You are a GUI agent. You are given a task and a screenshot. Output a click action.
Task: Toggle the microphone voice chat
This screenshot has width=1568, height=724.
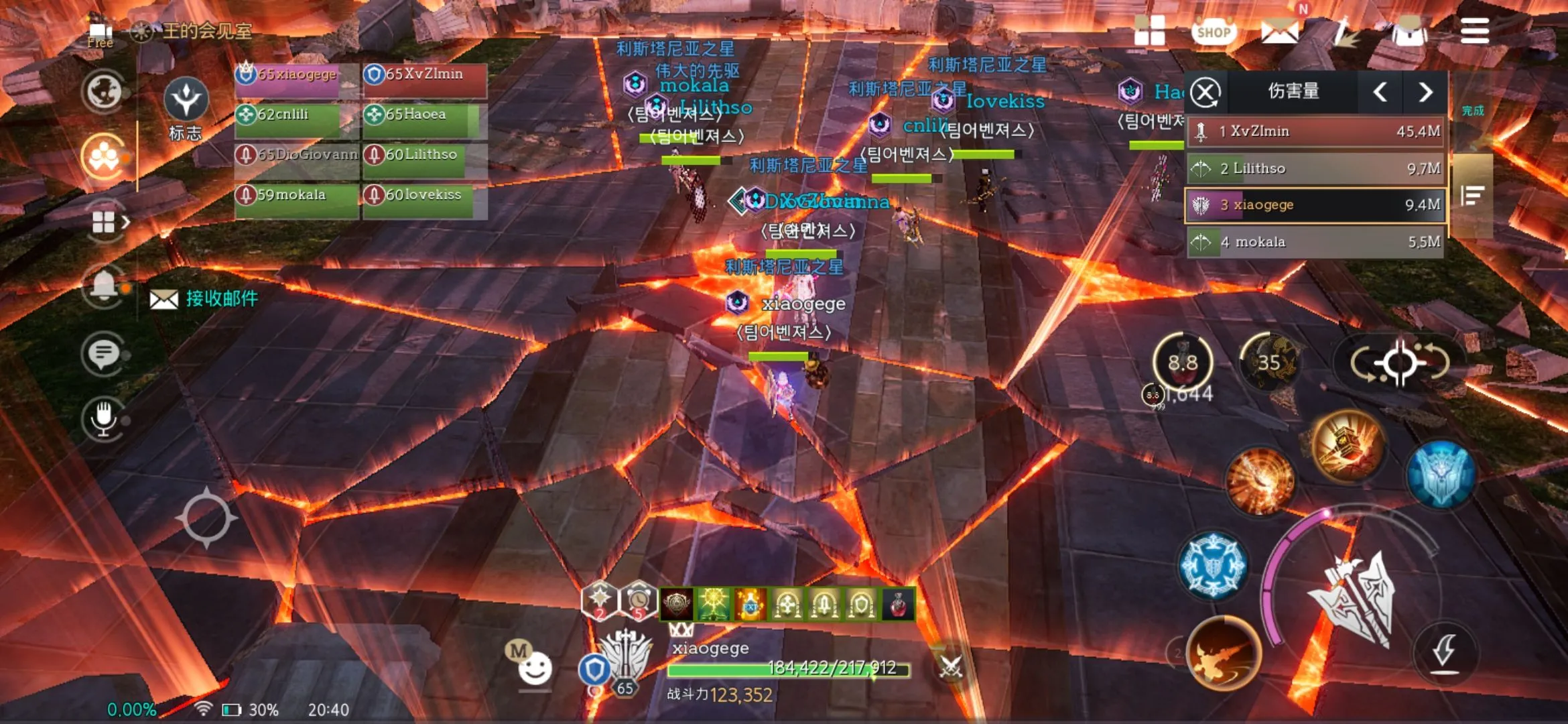[103, 418]
